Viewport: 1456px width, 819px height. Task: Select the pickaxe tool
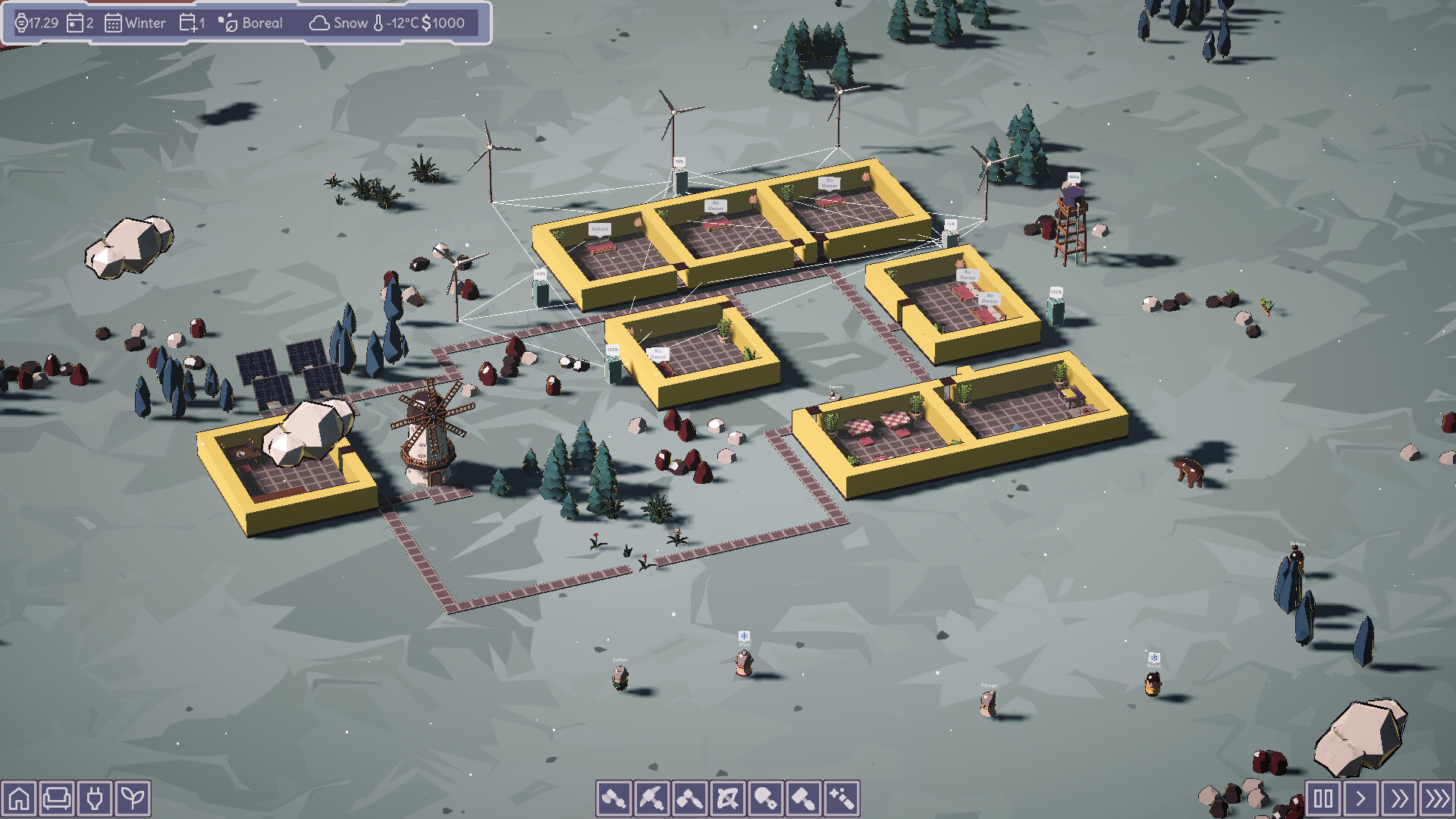point(652,799)
